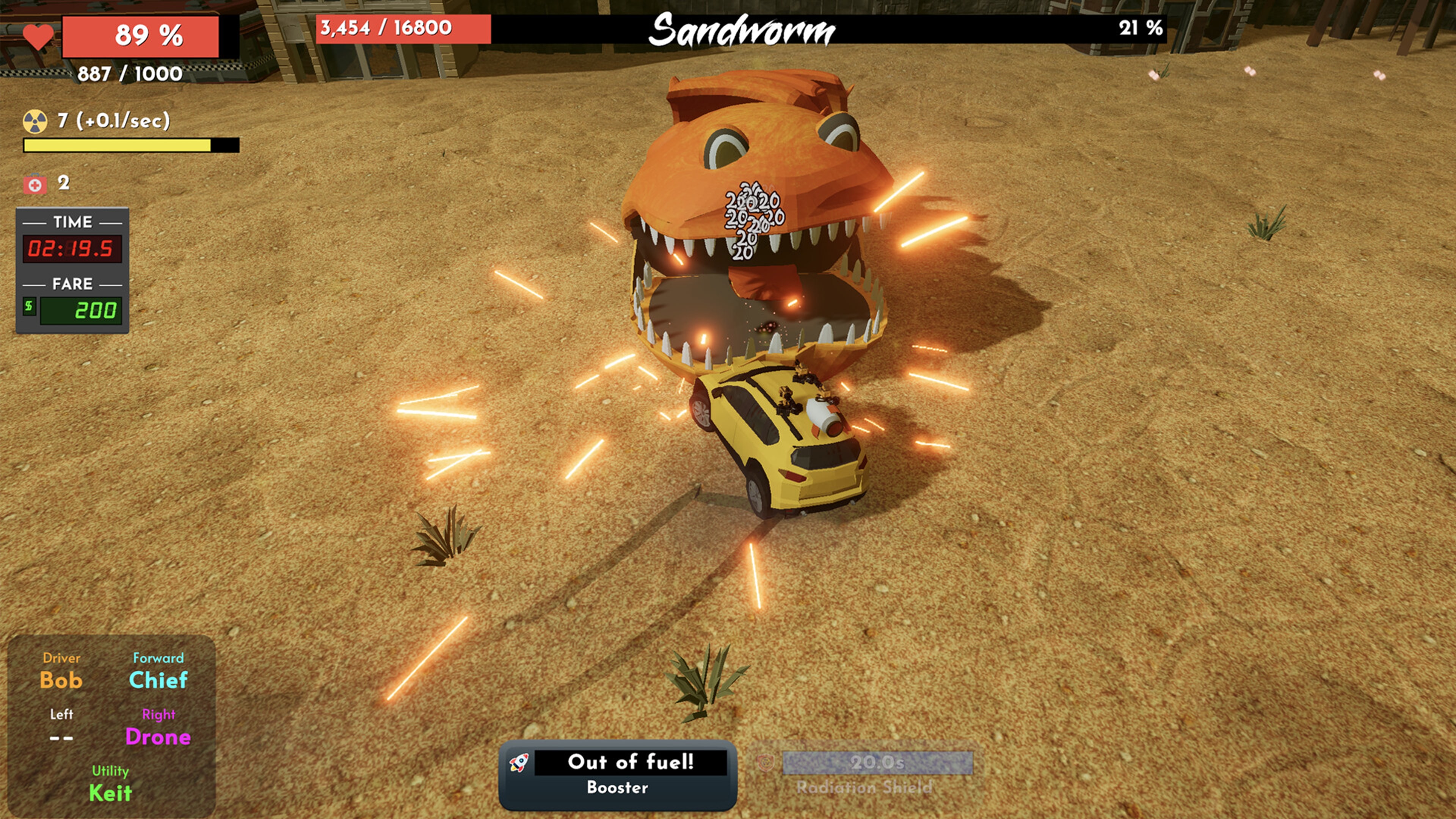
Task: Select the Drone in the Right slot
Action: coord(159,736)
